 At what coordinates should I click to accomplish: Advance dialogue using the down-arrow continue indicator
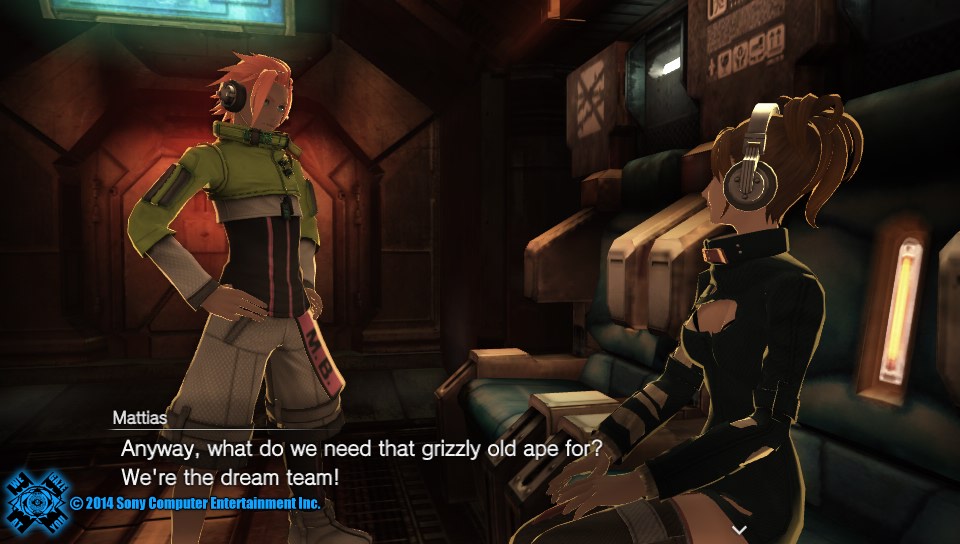[x=739, y=526]
